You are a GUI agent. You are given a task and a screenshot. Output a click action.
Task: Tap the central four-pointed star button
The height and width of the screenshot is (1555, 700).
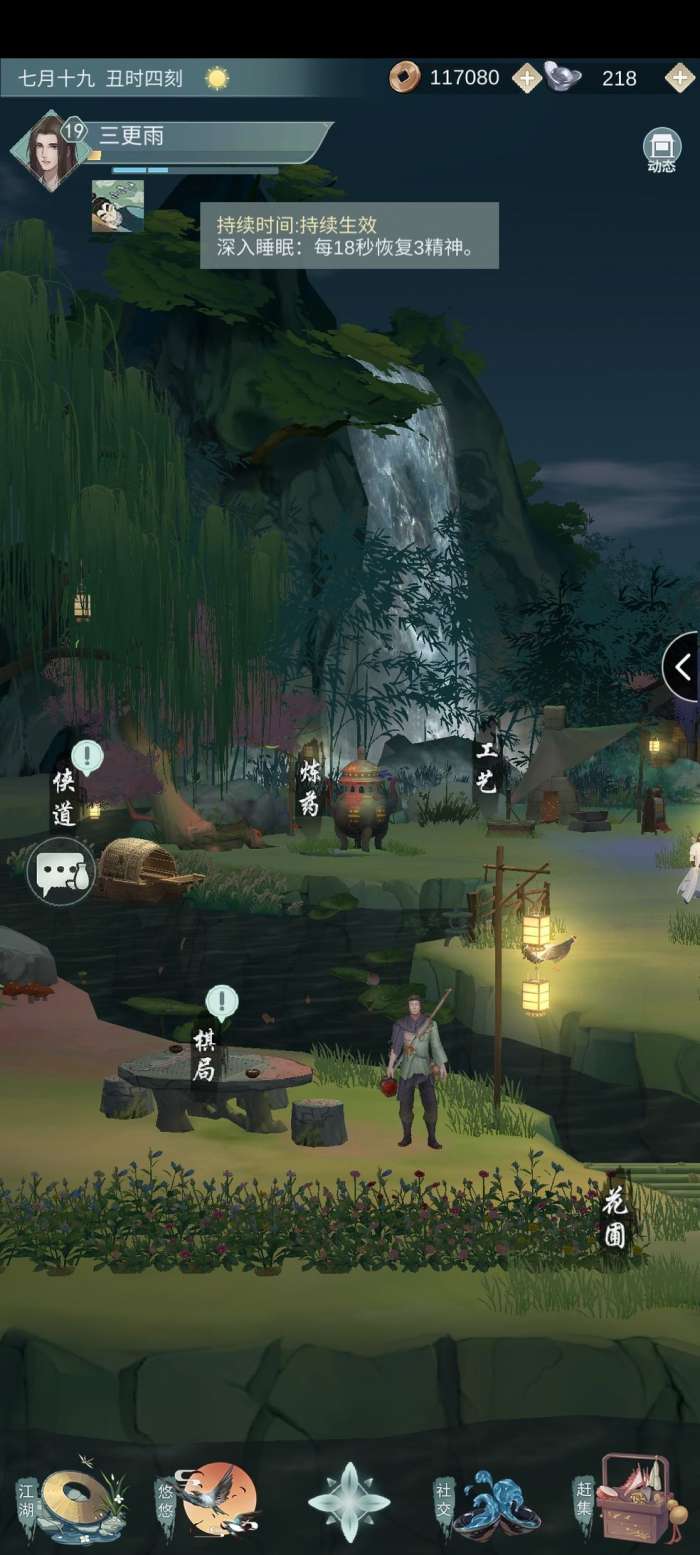(349, 1502)
